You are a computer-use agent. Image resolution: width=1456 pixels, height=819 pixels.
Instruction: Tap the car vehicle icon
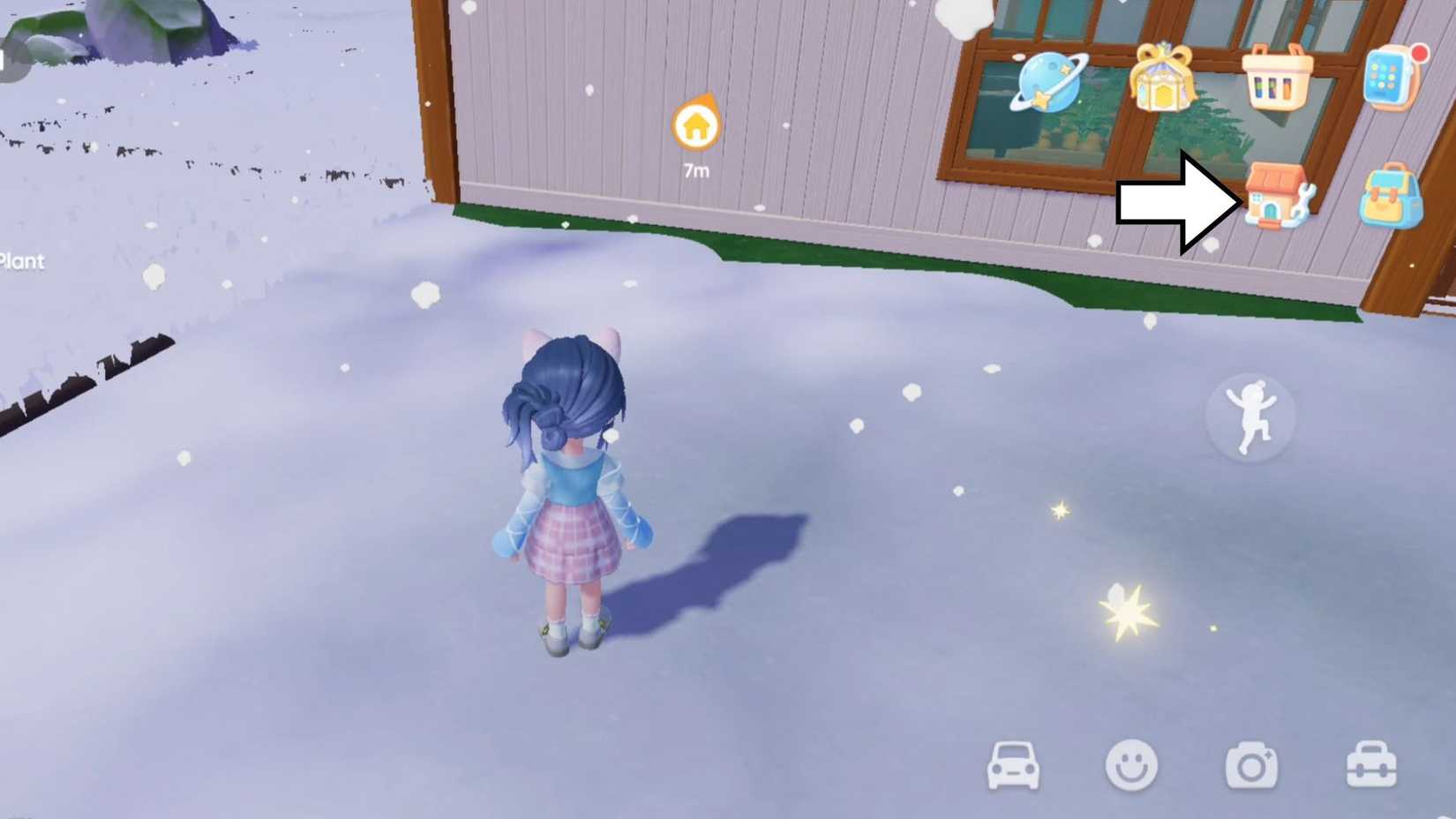[x=1013, y=766]
